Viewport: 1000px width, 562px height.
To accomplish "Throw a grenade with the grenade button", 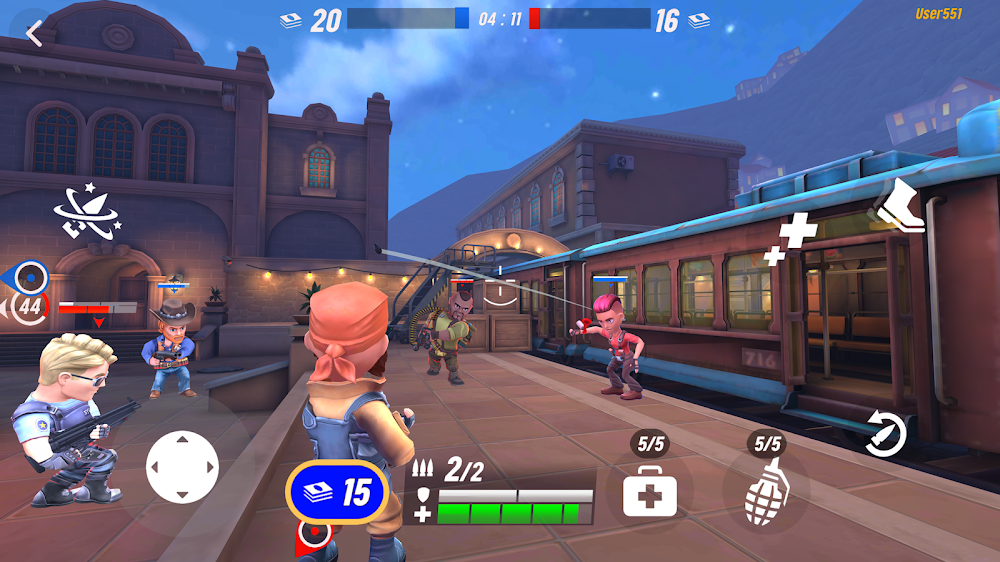I will [766, 493].
